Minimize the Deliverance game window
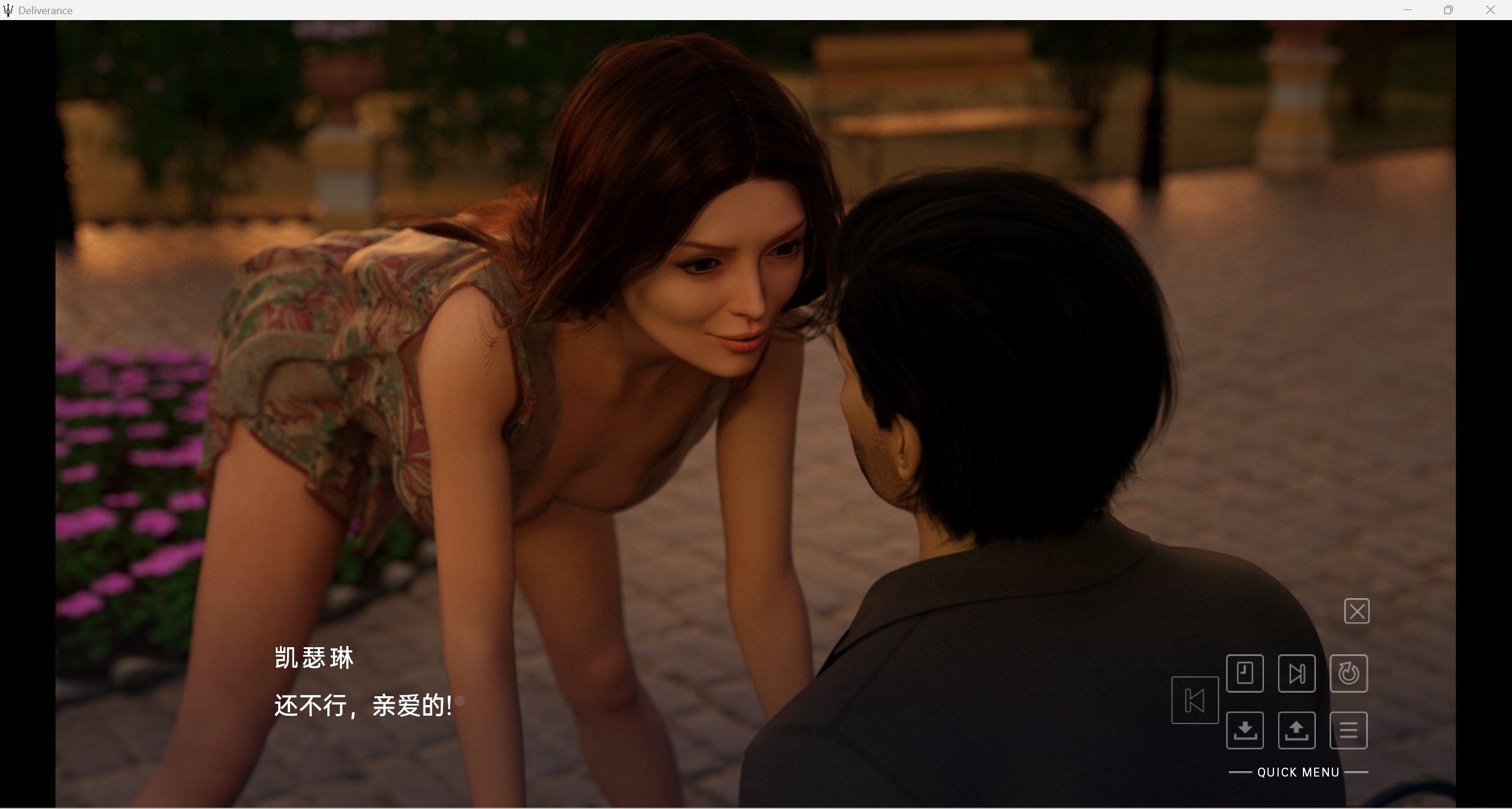The height and width of the screenshot is (809, 1512). point(1408,9)
